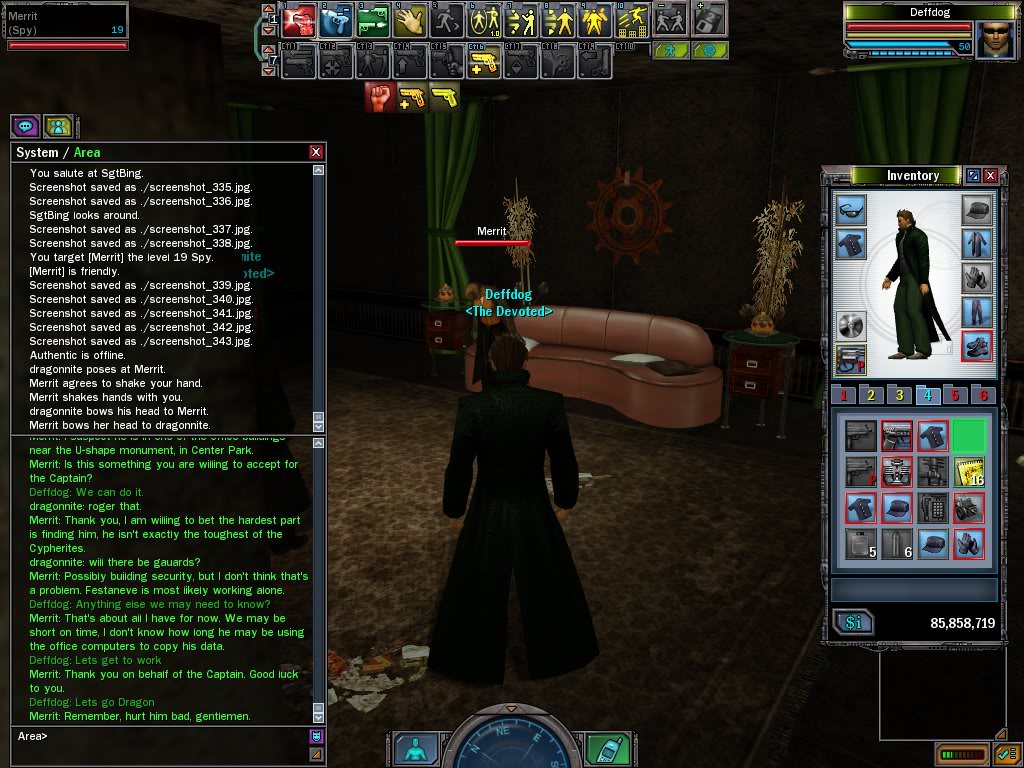Activate the green gun ability in slot 3
Image resolution: width=1024 pixels, height=768 pixels.
(x=372, y=19)
